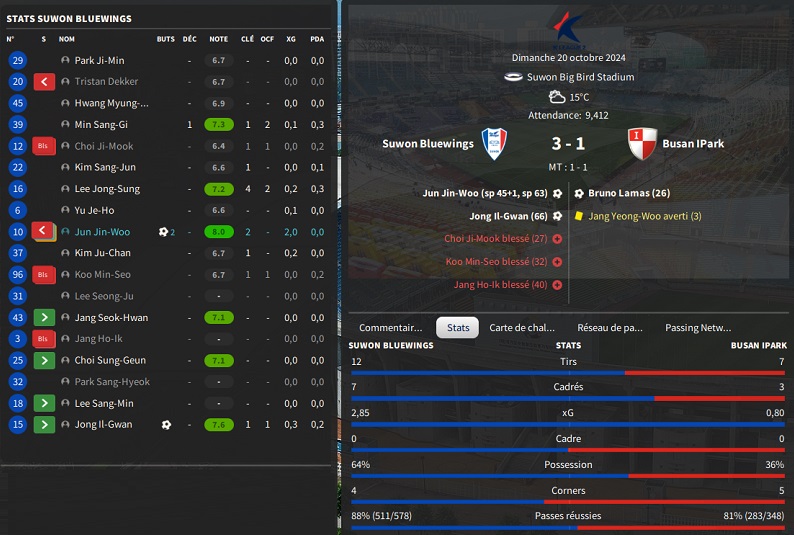Switch to the Stats tab
794x535 pixels.
coord(458,327)
